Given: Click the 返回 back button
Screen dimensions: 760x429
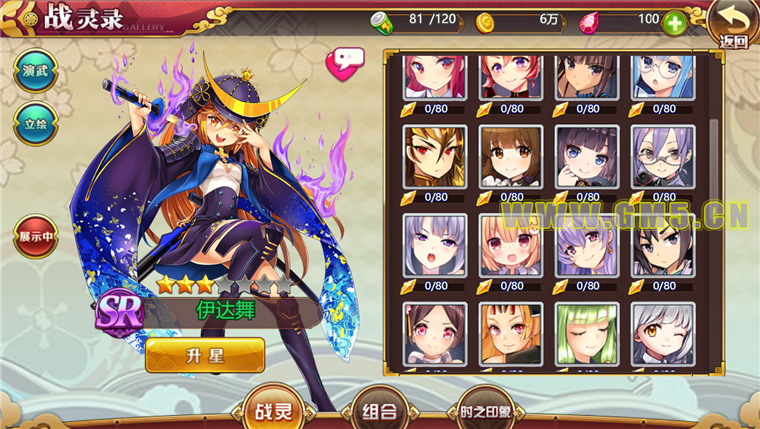Looking at the screenshot, I should pyautogui.click(x=733, y=24).
